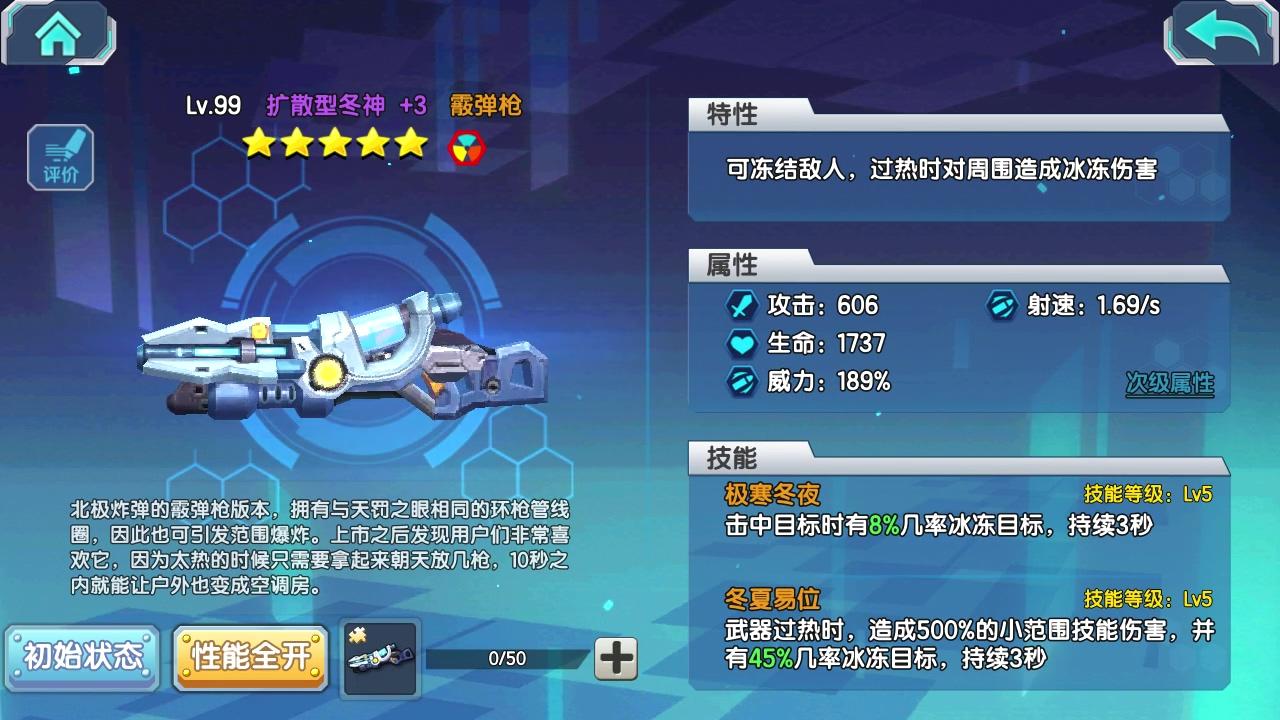
Task: Select the 初始状态 button
Action: (83, 657)
